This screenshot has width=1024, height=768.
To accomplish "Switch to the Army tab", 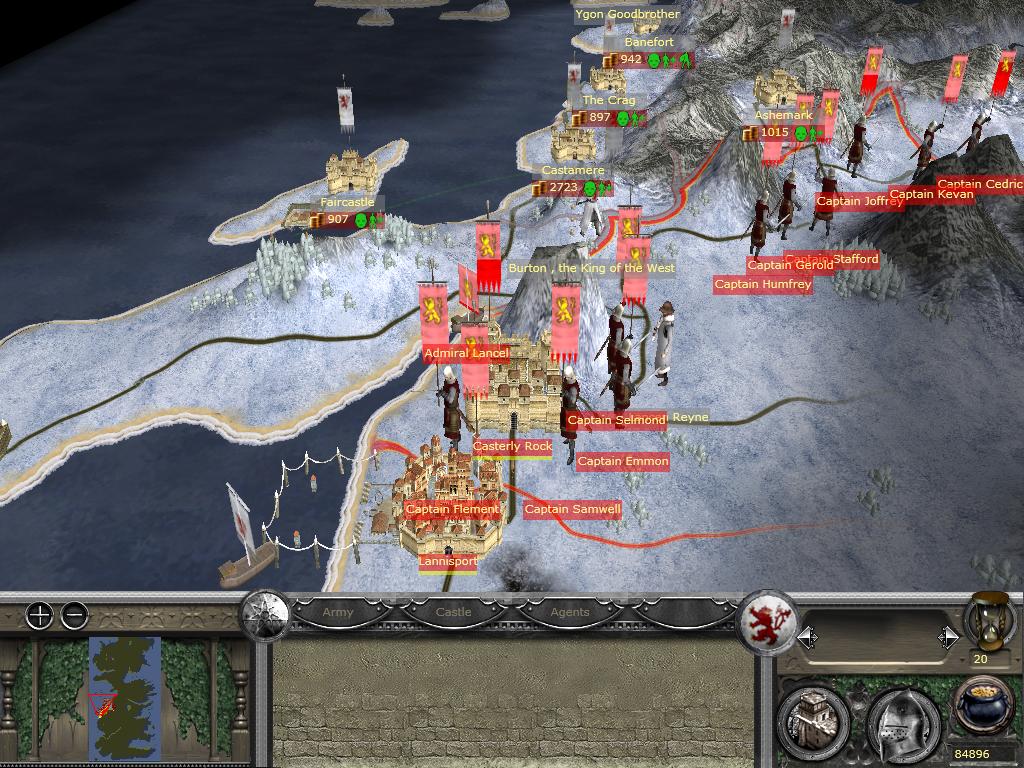I will [x=337, y=612].
